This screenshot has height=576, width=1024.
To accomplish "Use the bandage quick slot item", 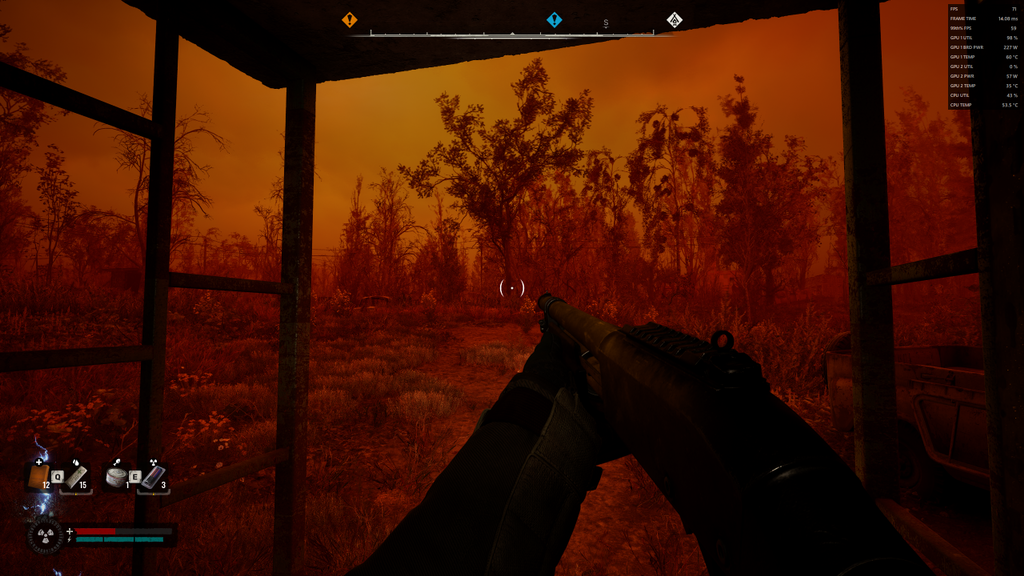I will point(76,476).
